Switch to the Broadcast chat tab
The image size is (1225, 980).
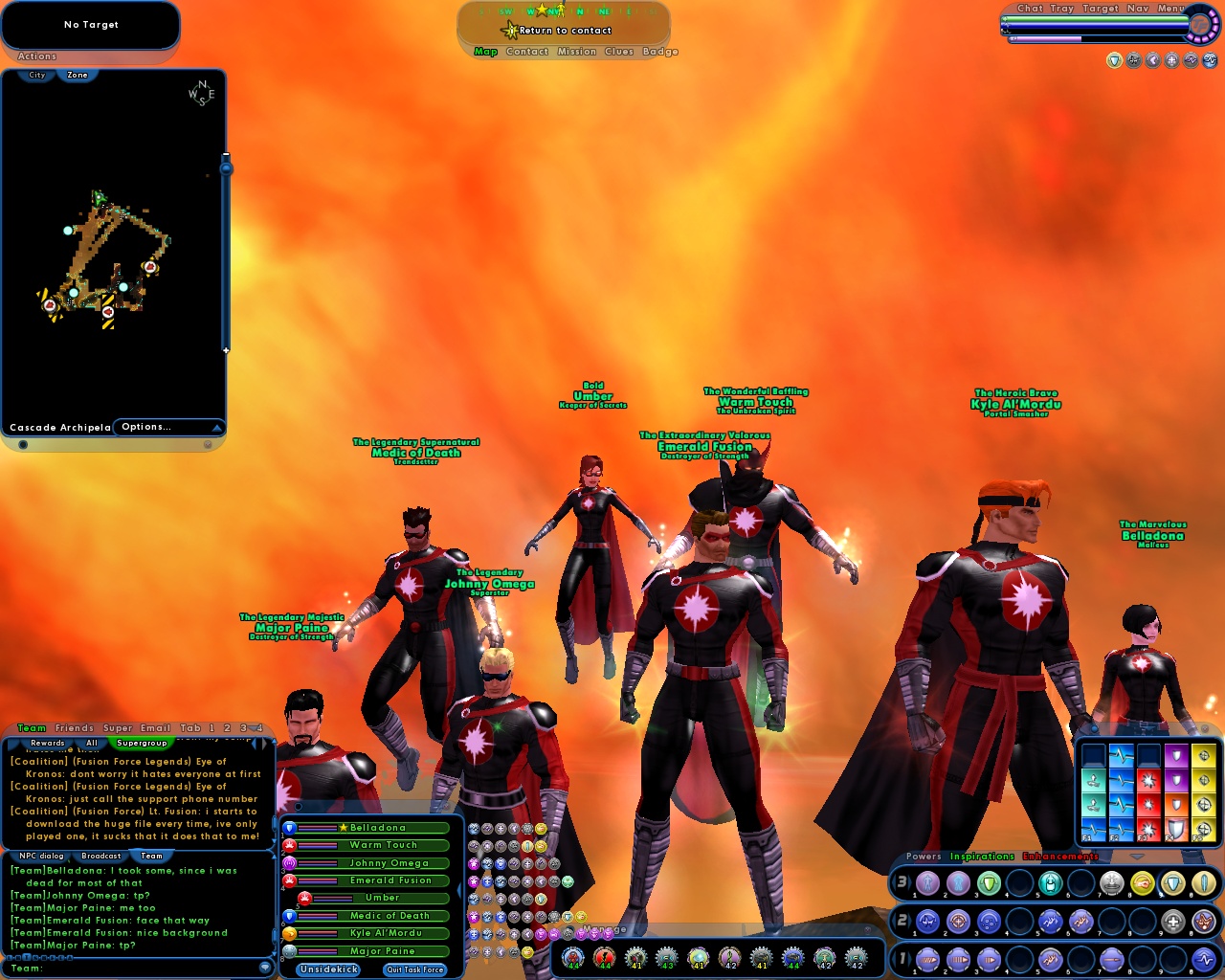coord(100,856)
